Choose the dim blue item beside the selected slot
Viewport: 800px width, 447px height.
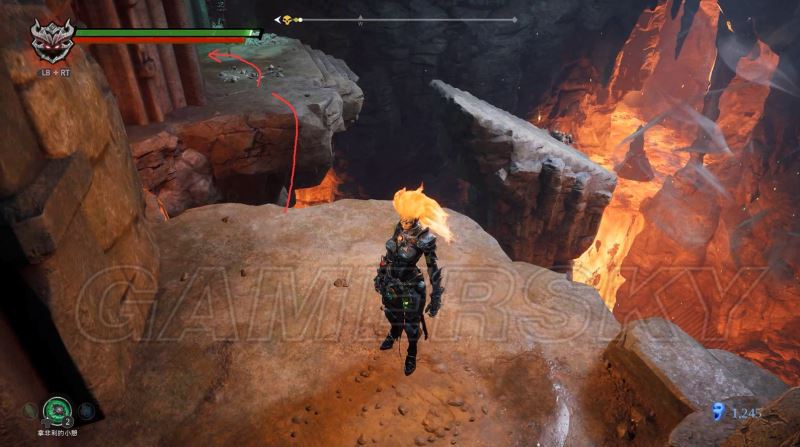pos(86,410)
